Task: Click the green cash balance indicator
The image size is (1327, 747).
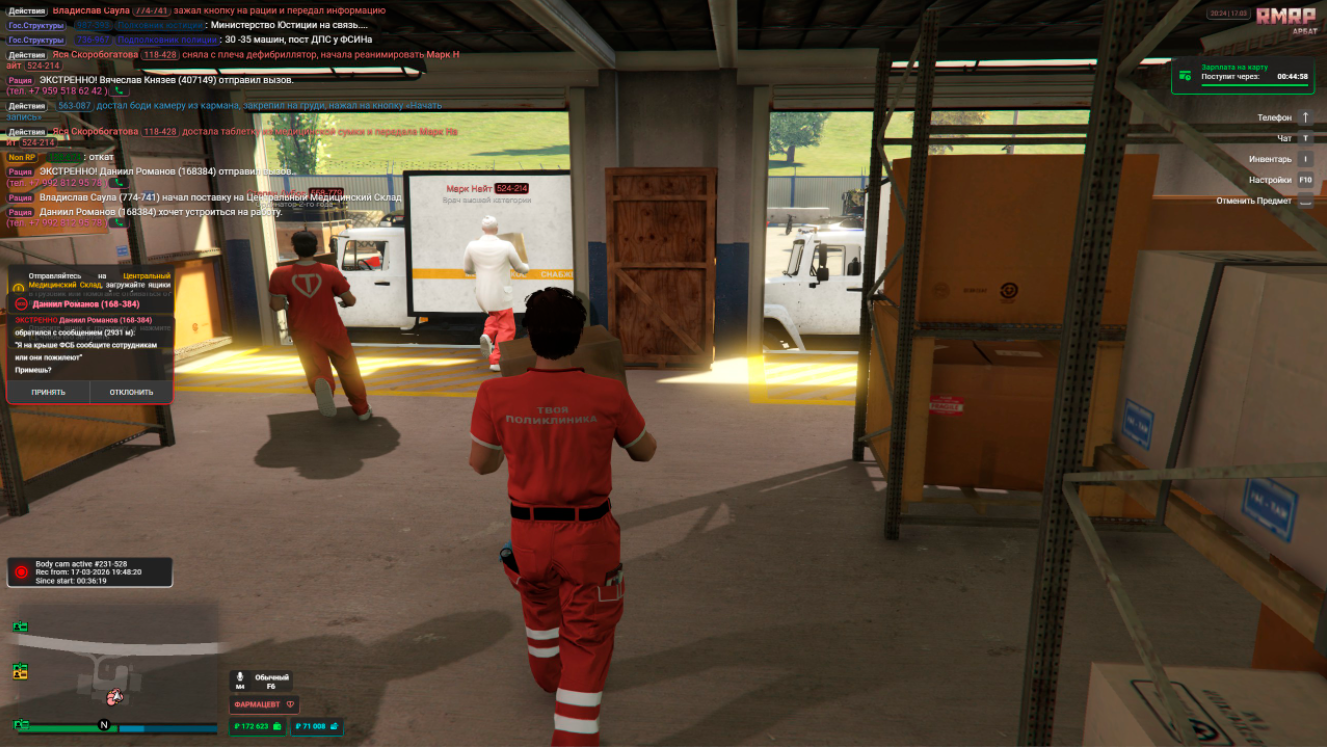Action: coord(257,727)
